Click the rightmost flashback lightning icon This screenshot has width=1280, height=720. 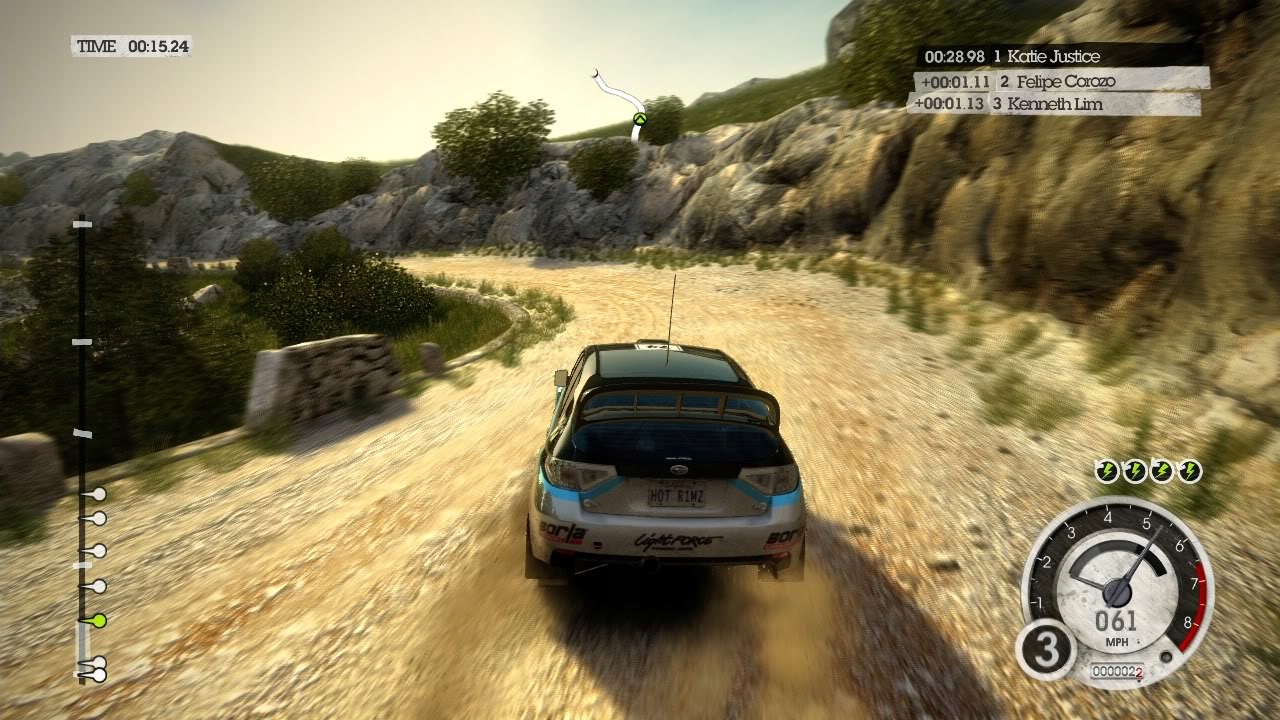click(1189, 472)
